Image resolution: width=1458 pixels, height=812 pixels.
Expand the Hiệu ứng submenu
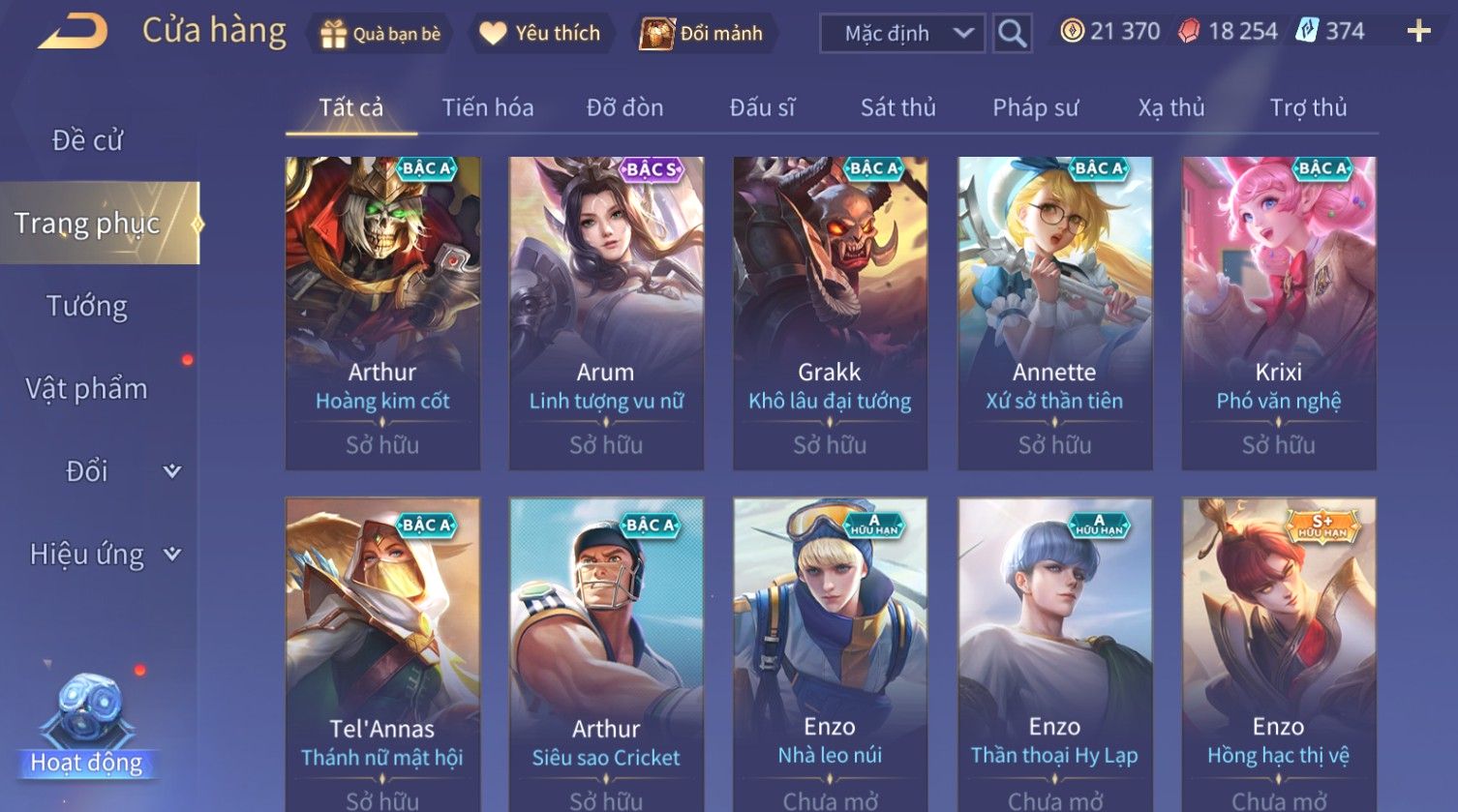104,555
